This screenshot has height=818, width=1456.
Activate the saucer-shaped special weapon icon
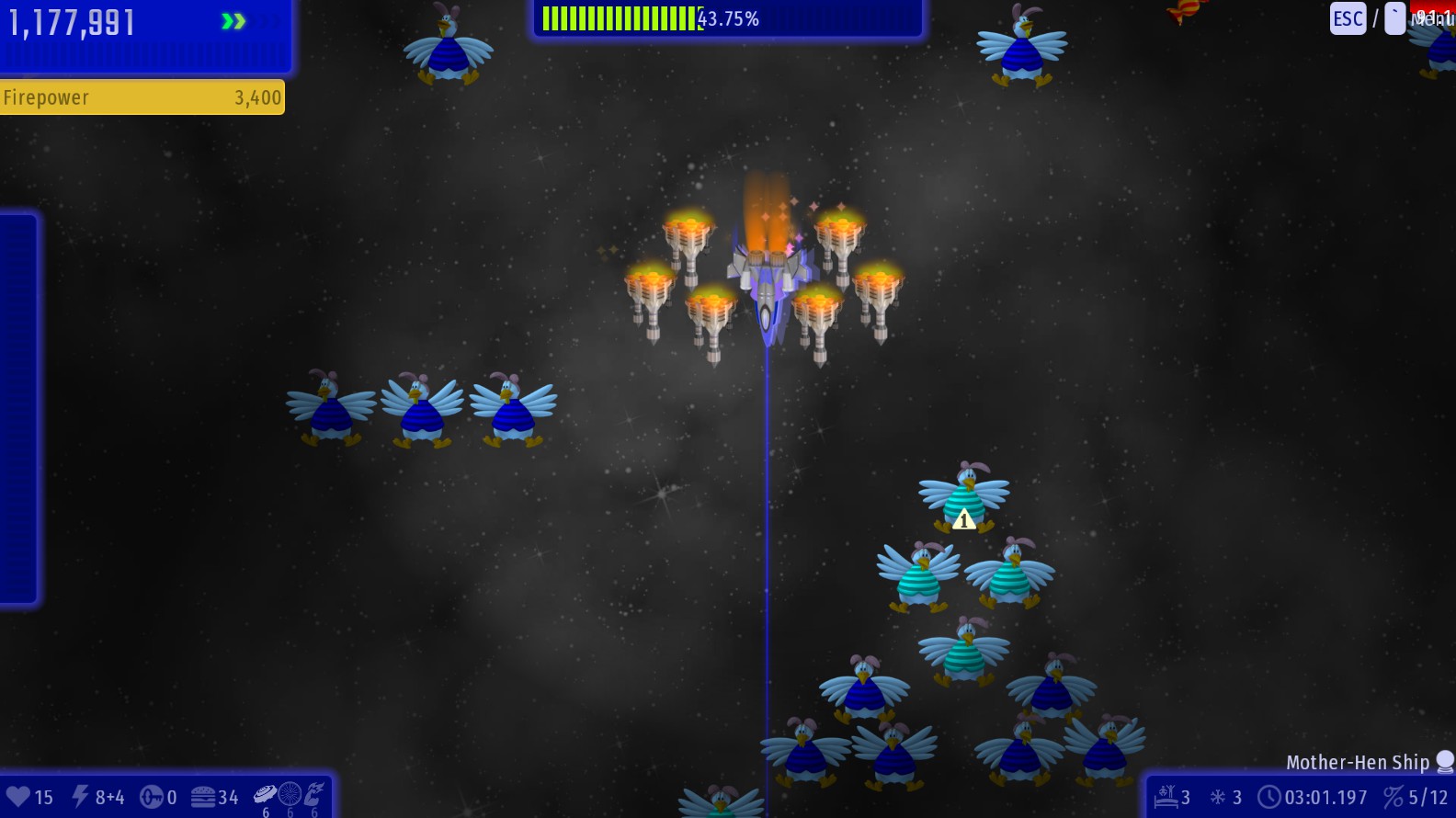(265, 794)
